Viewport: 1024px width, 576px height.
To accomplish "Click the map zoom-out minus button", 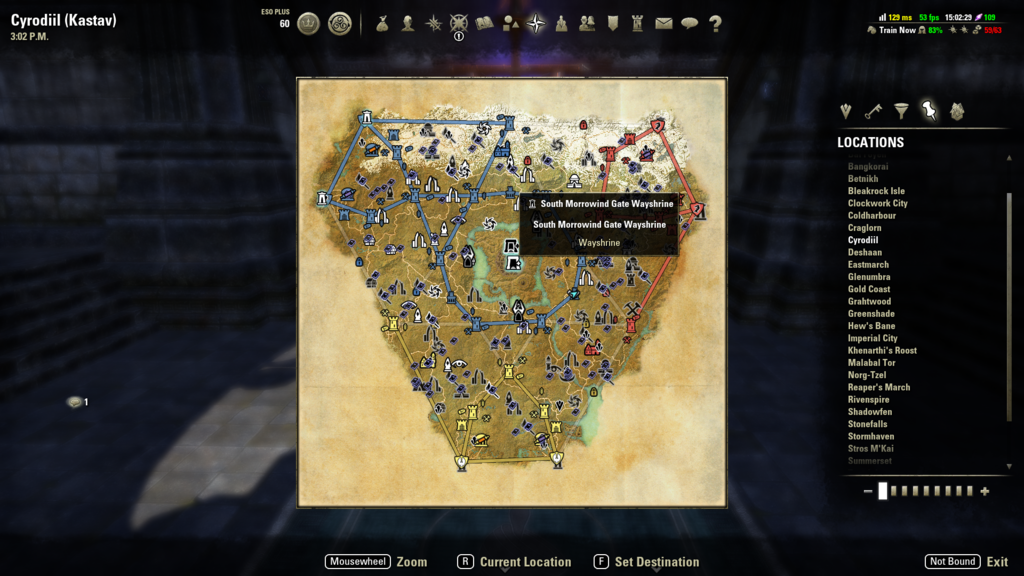I will (867, 491).
